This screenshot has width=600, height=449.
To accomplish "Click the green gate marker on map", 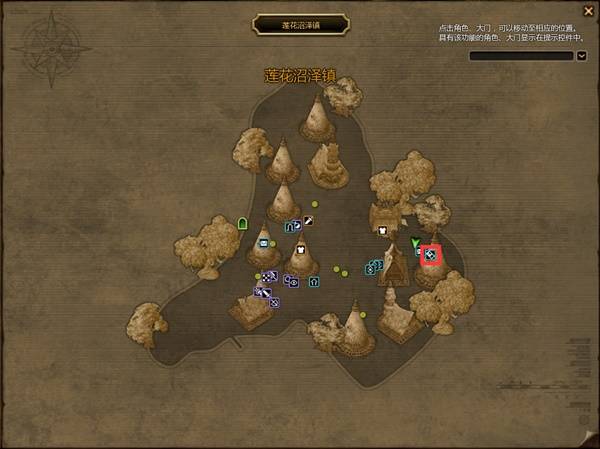I will [x=242, y=222].
